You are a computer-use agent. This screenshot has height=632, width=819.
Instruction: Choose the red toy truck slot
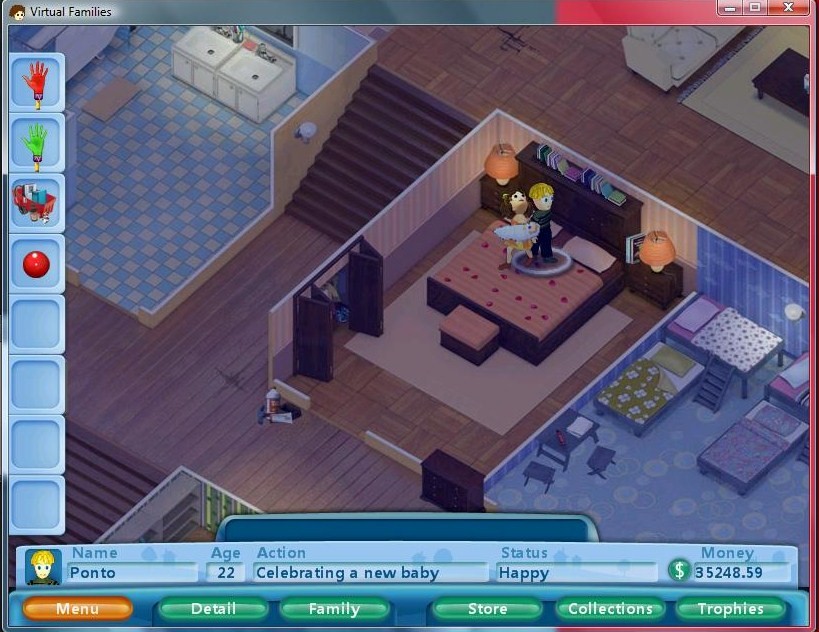coord(37,203)
